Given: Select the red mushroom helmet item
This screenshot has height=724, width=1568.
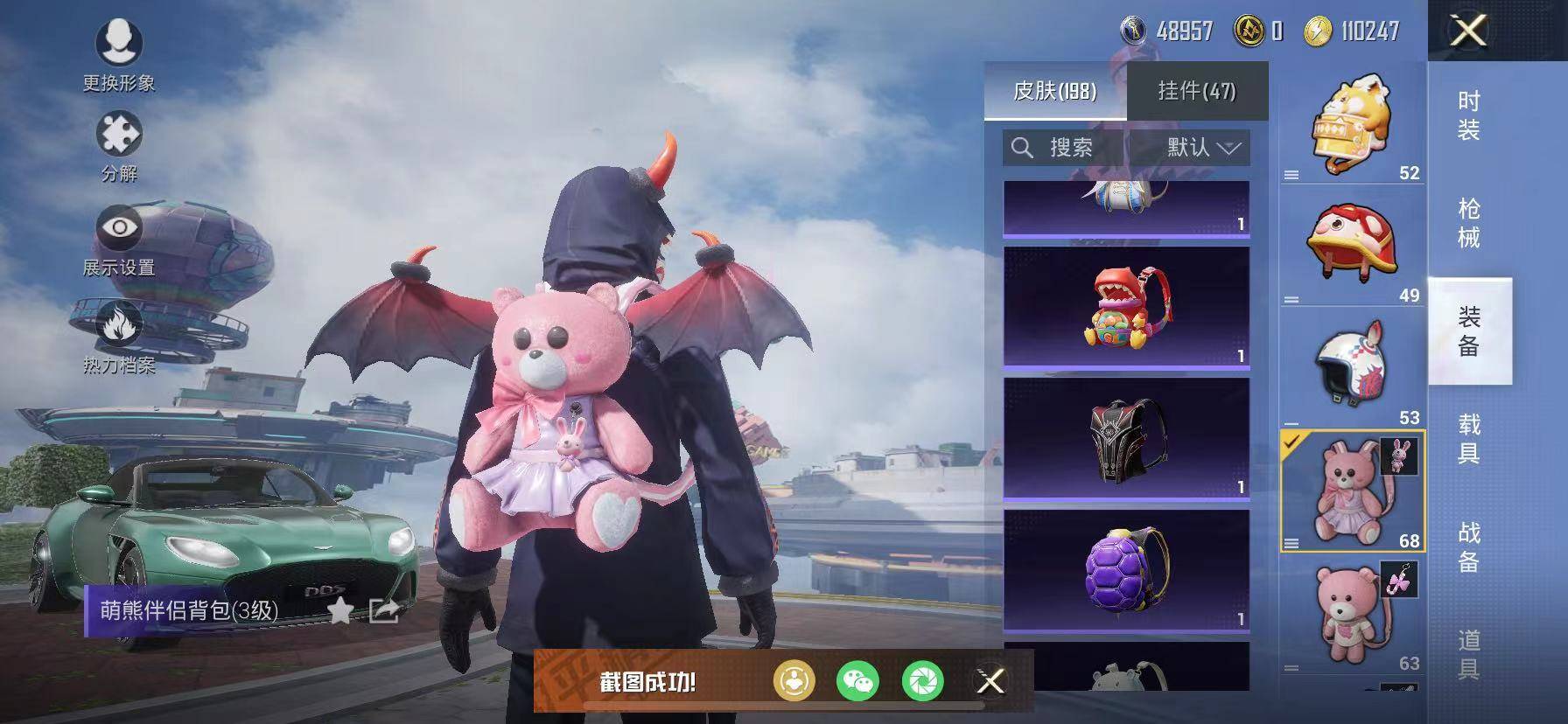Looking at the screenshot, I should [1352, 245].
